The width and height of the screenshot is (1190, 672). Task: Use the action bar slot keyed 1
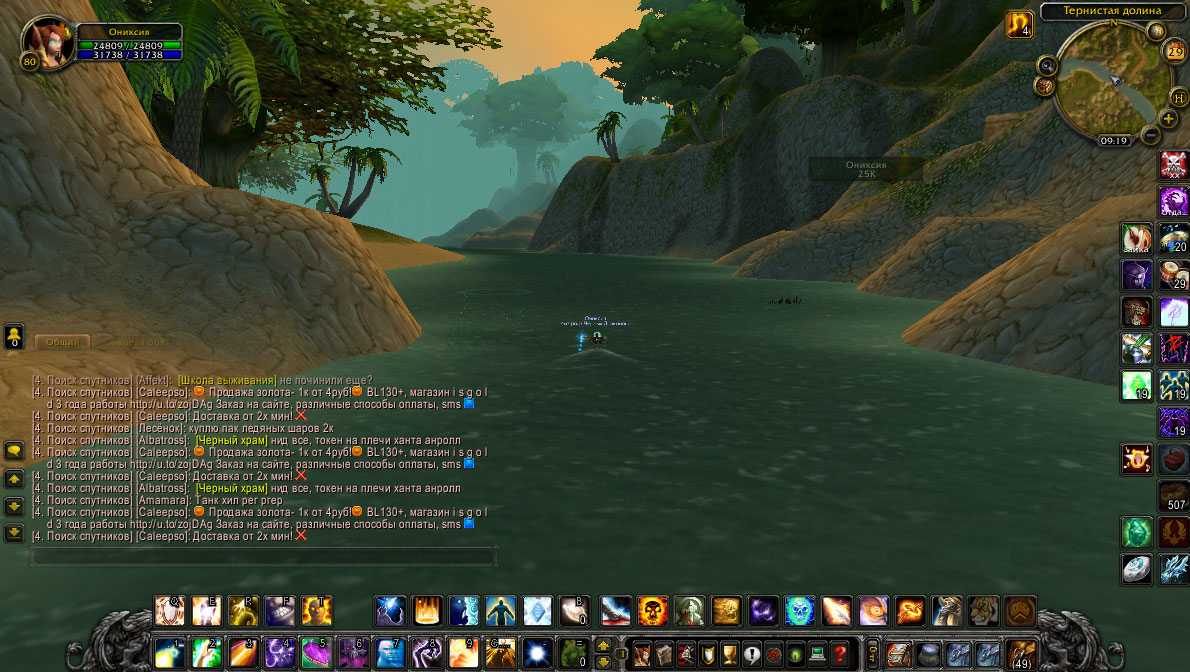[x=168, y=653]
